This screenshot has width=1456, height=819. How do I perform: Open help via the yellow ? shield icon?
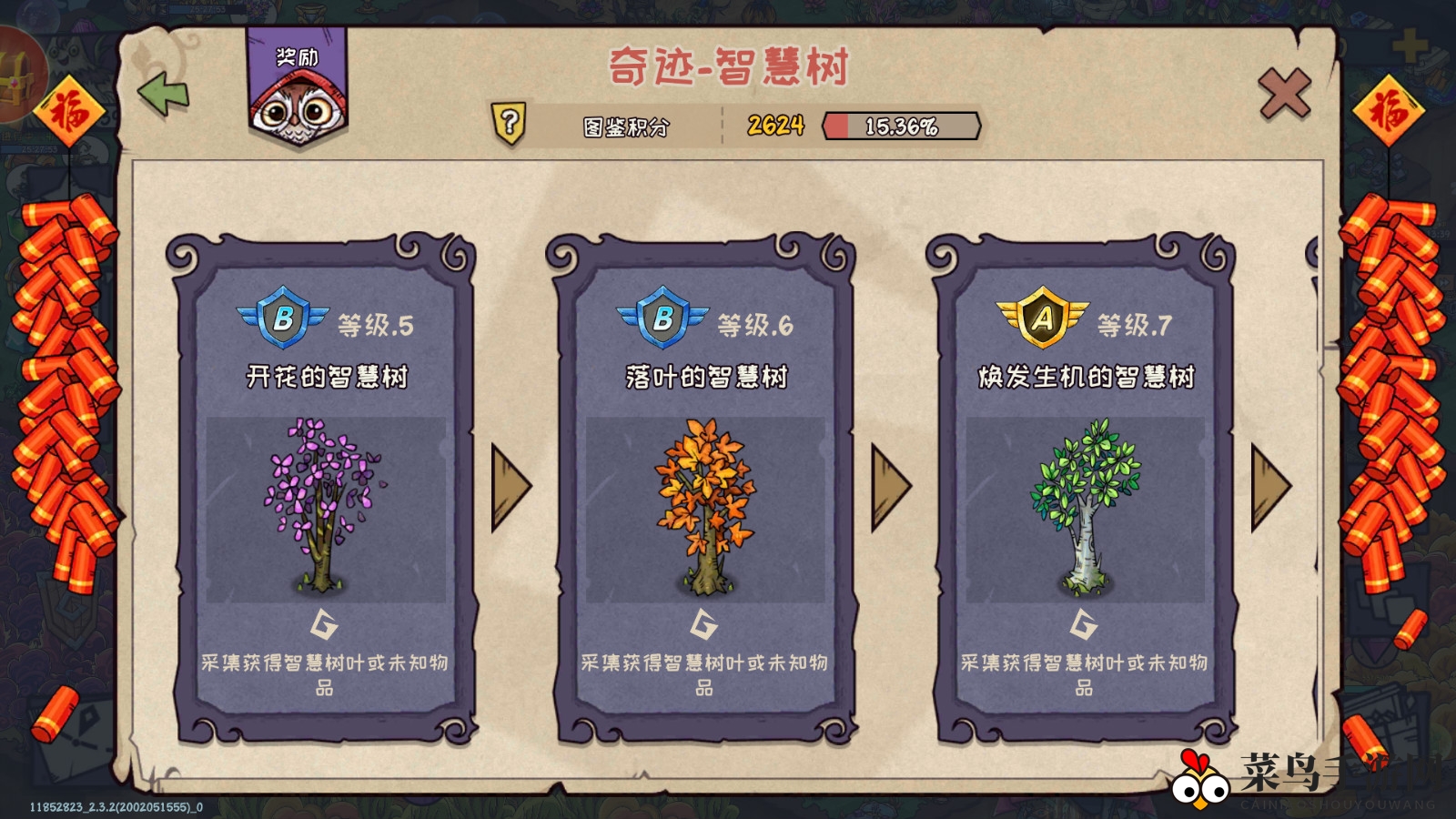click(x=511, y=124)
